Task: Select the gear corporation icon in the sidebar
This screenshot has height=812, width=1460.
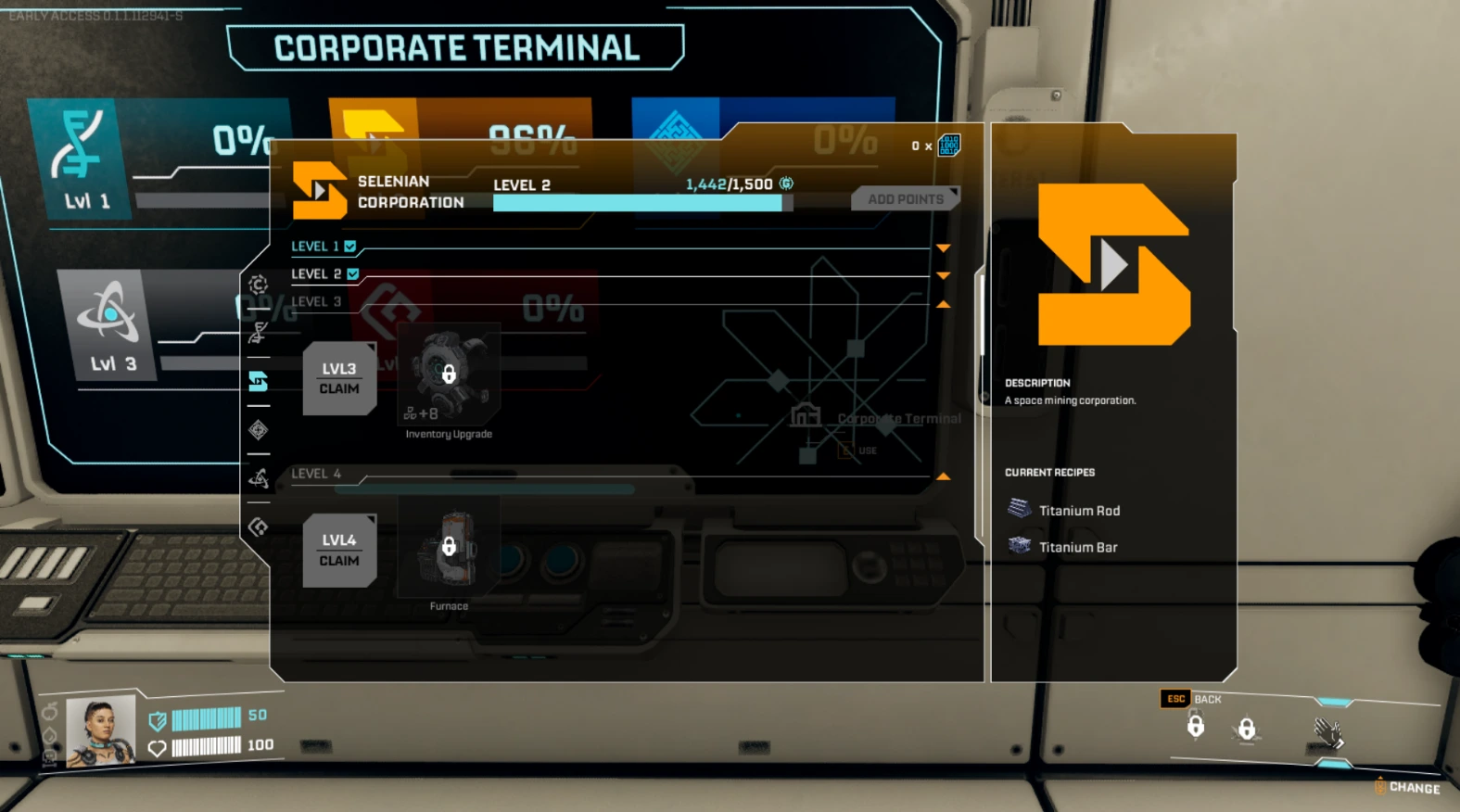Action: point(259,287)
